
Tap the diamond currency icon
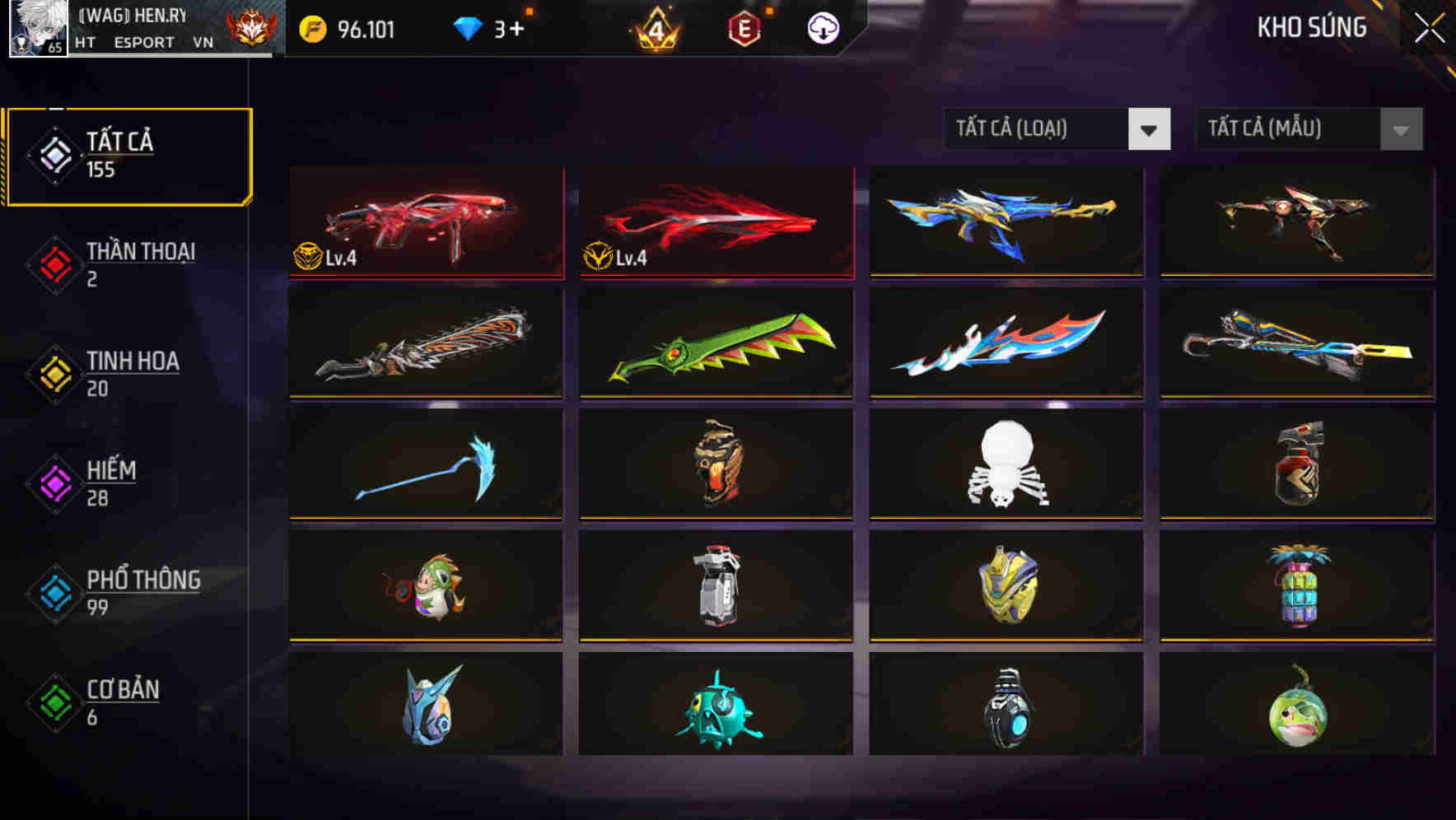pos(465,27)
